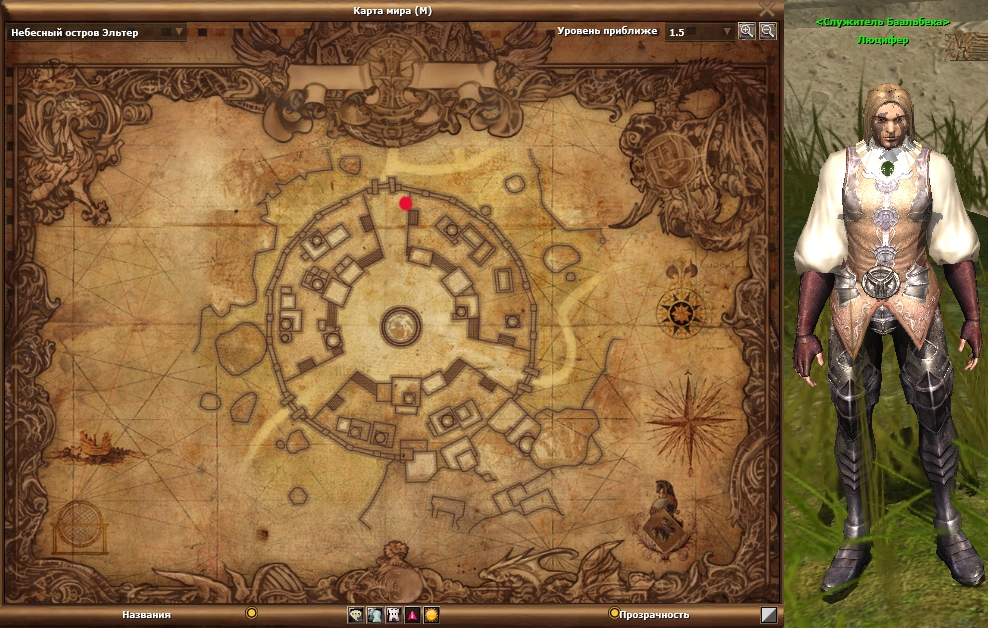Toggle the 'Прозрачность' transparency option

[x=614, y=613]
